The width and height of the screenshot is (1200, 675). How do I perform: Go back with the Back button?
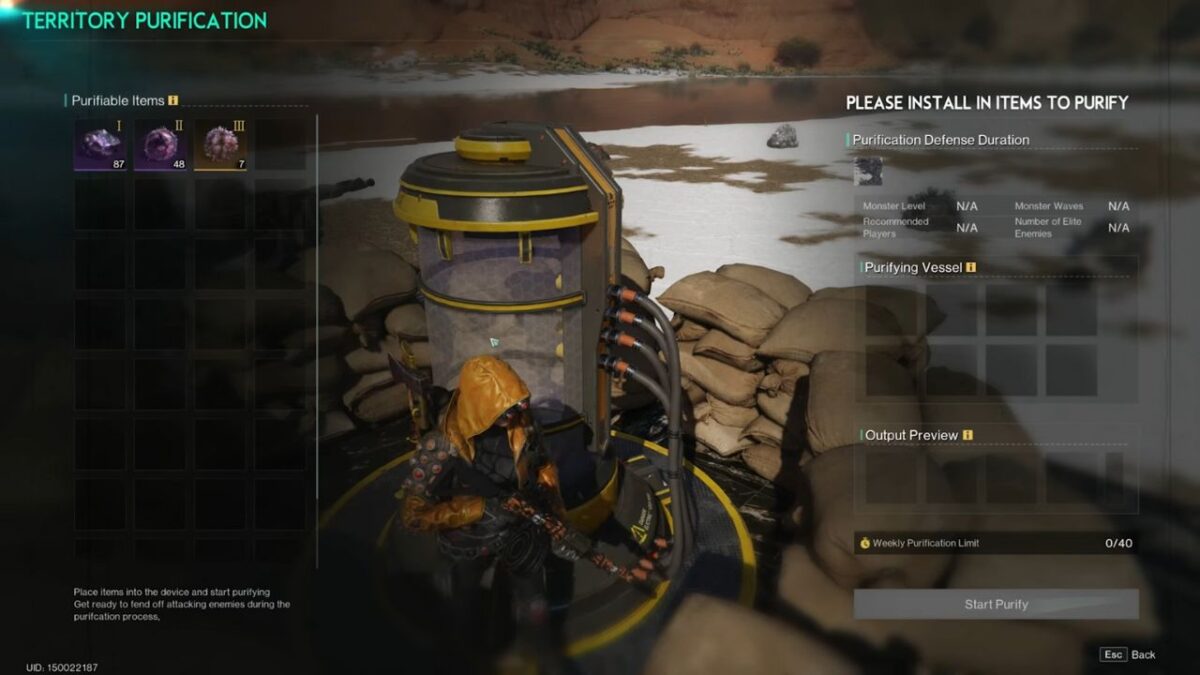click(x=1128, y=654)
